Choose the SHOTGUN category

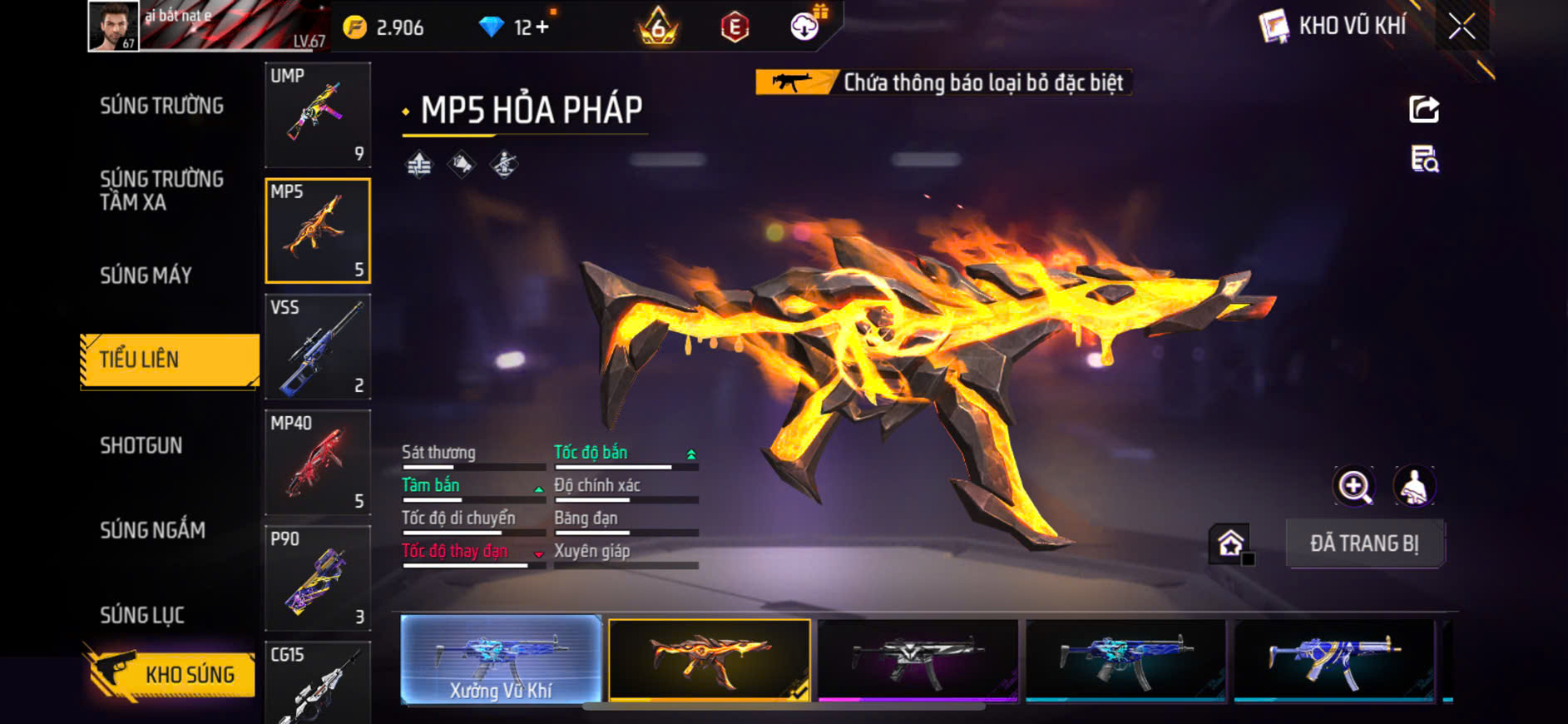click(x=141, y=445)
